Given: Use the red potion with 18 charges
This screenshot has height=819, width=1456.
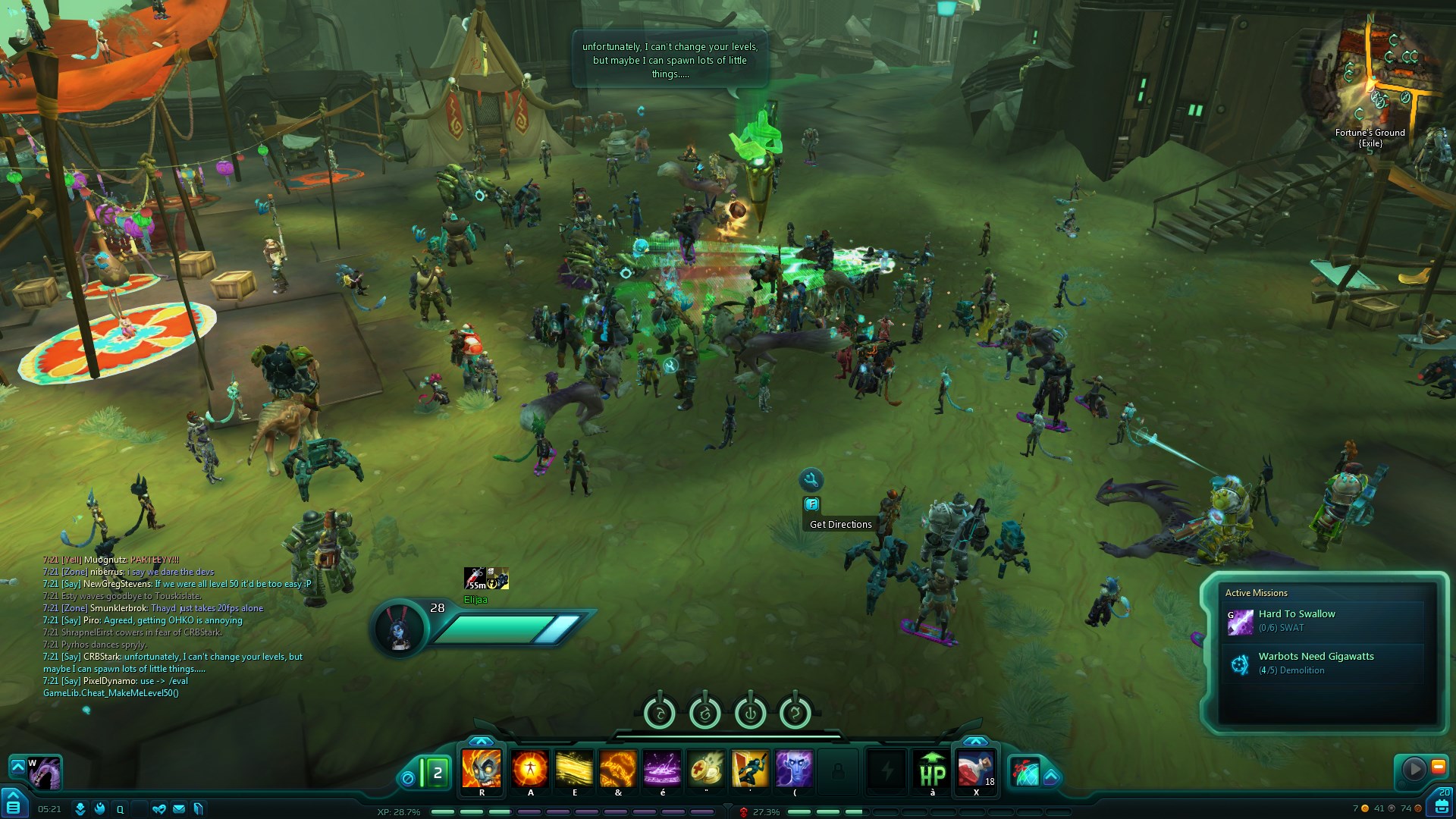Looking at the screenshot, I should pos(976,769).
